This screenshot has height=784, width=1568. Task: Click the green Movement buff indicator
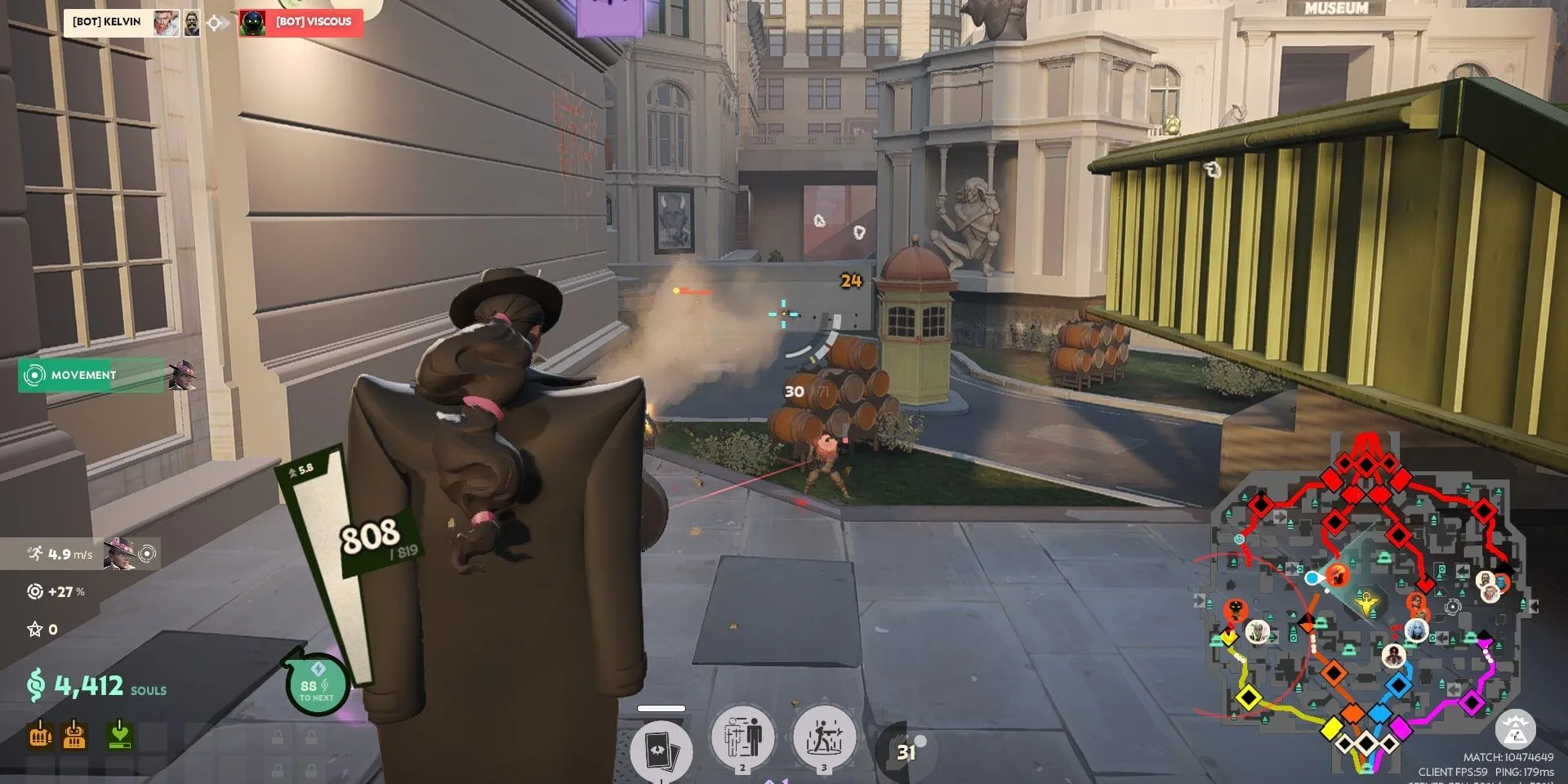[x=91, y=375]
